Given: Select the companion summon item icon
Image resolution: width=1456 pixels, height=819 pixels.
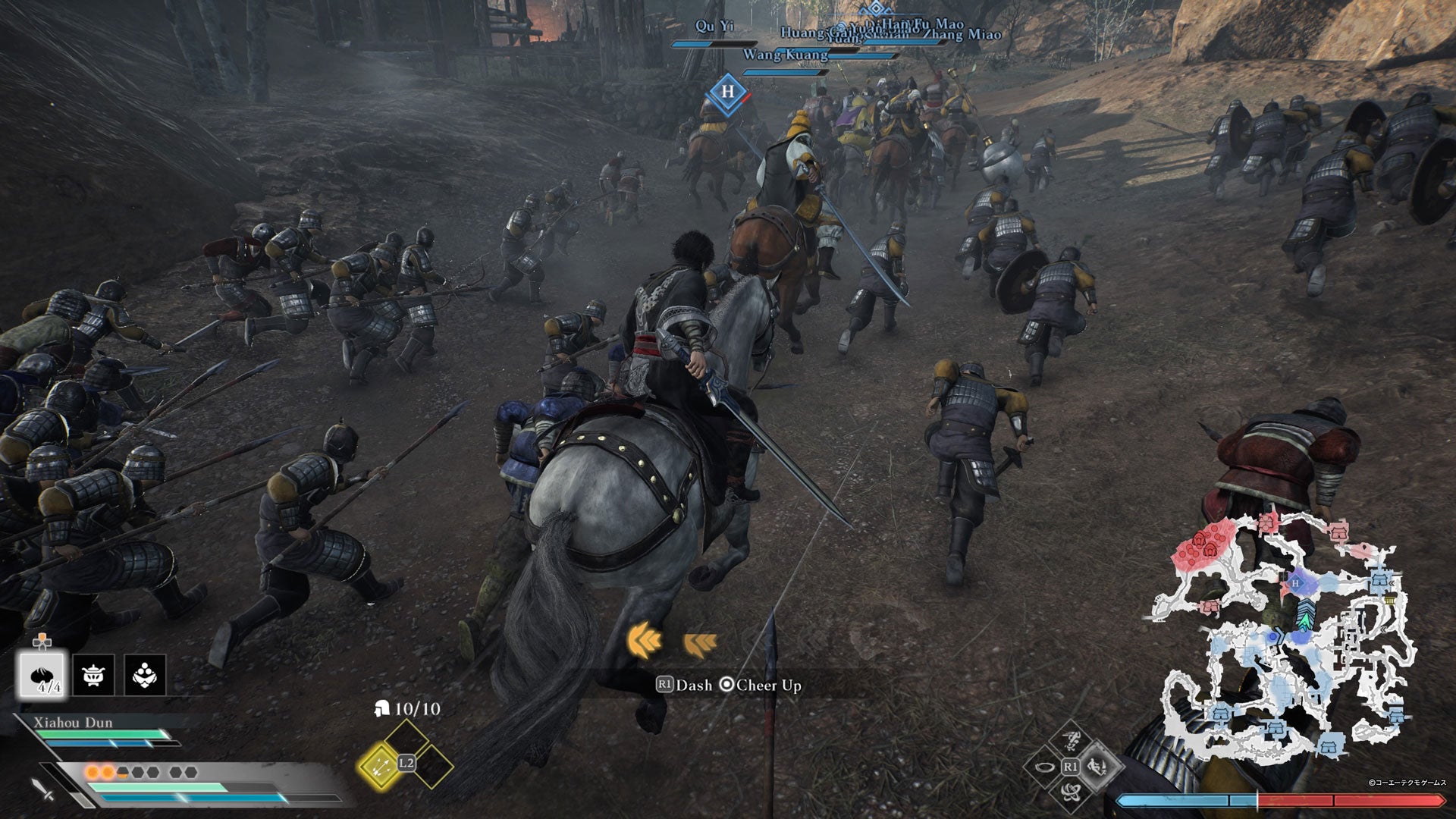Looking at the screenshot, I should click(x=144, y=673).
